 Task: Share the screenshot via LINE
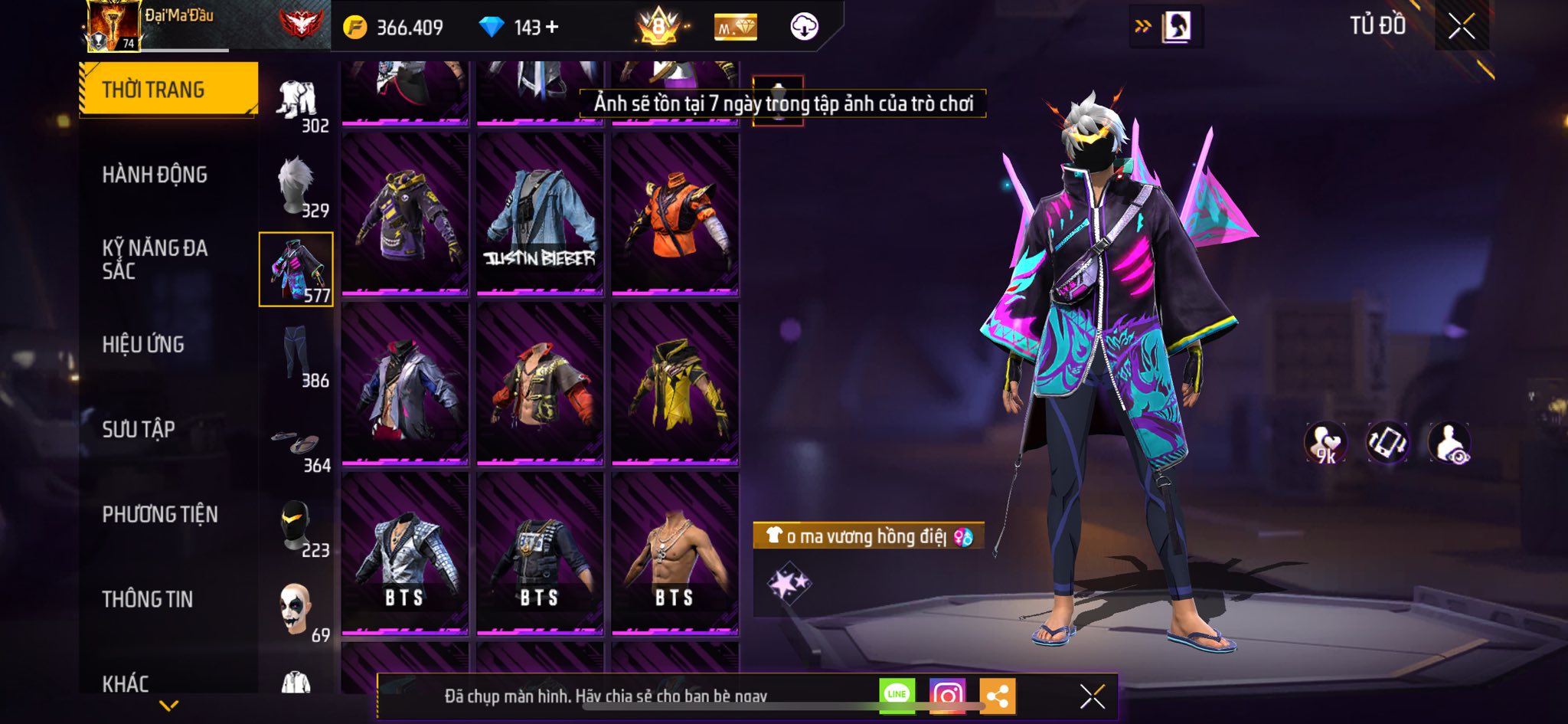click(897, 696)
